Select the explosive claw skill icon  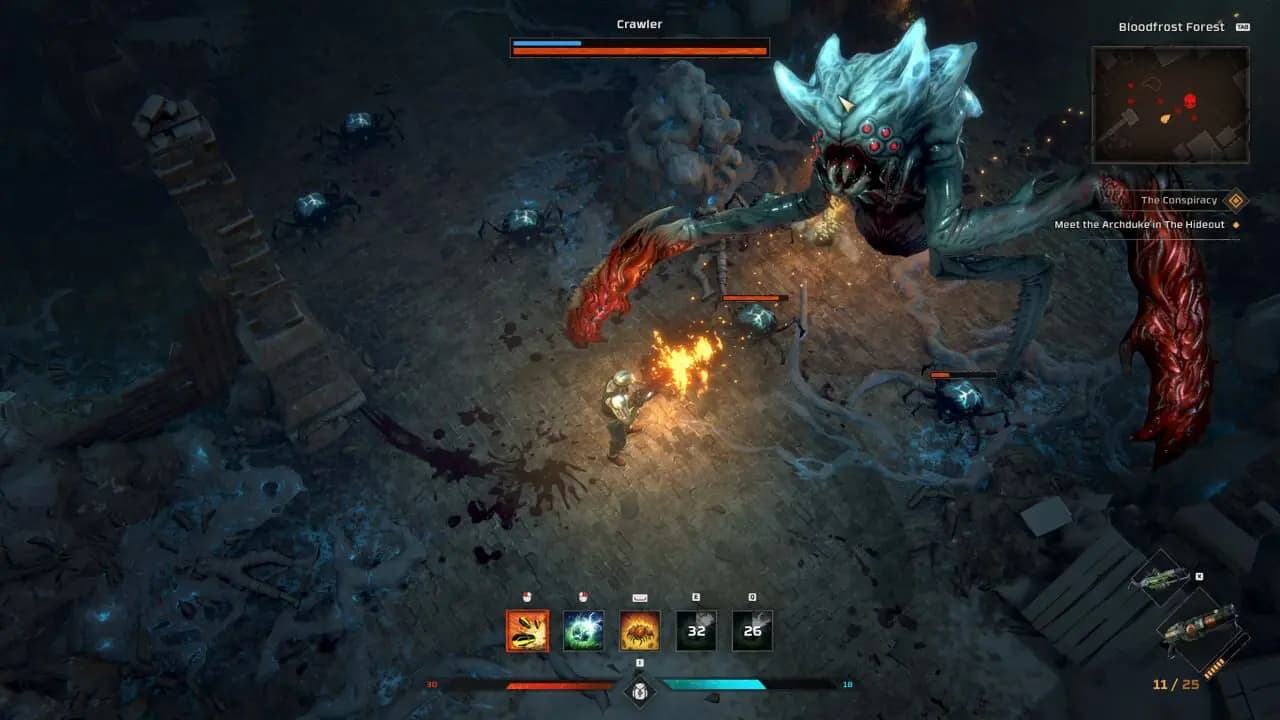[x=528, y=629]
